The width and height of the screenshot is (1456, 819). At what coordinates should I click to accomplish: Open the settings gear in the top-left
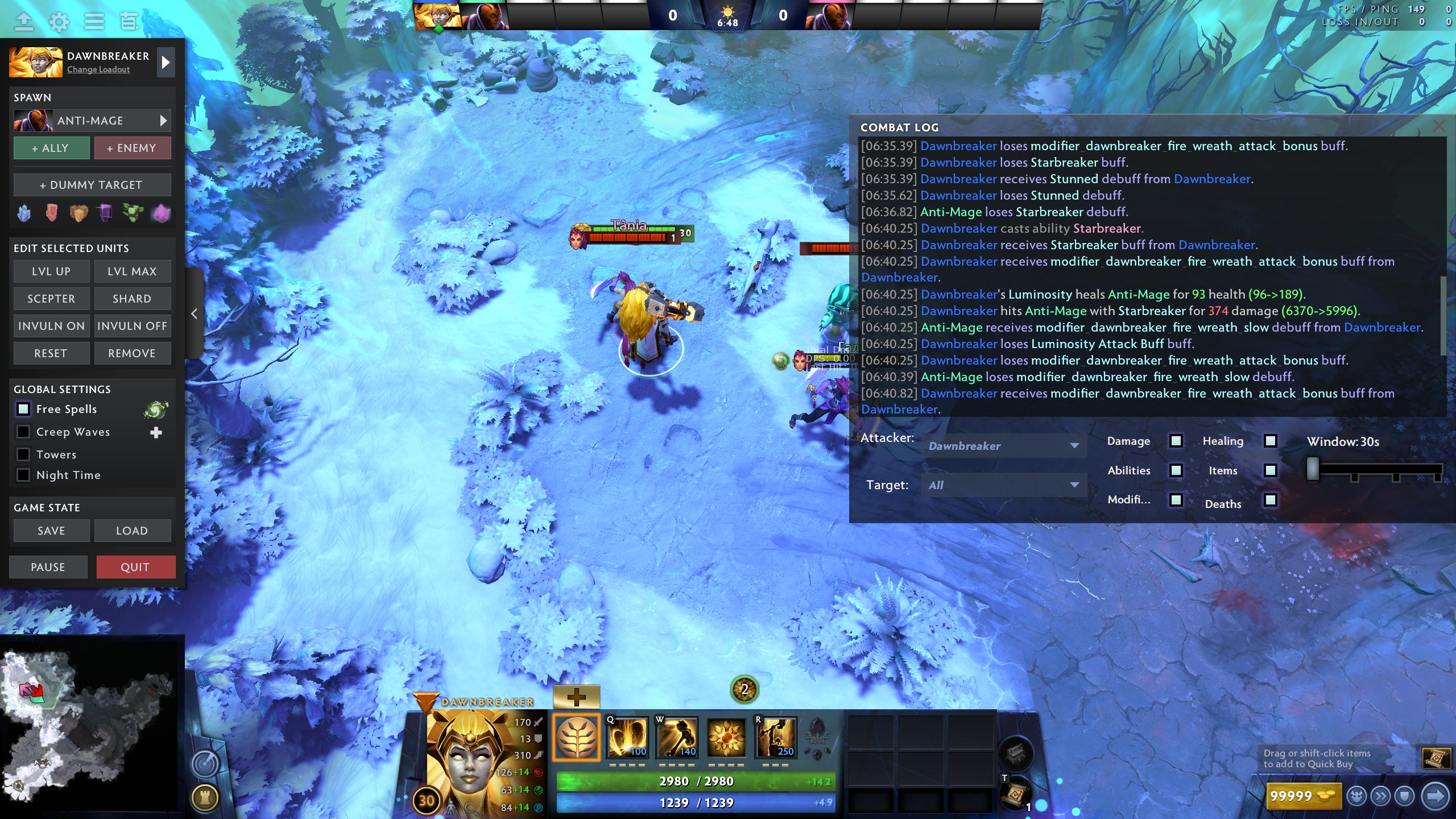pyautogui.click(x=59, y=22)
